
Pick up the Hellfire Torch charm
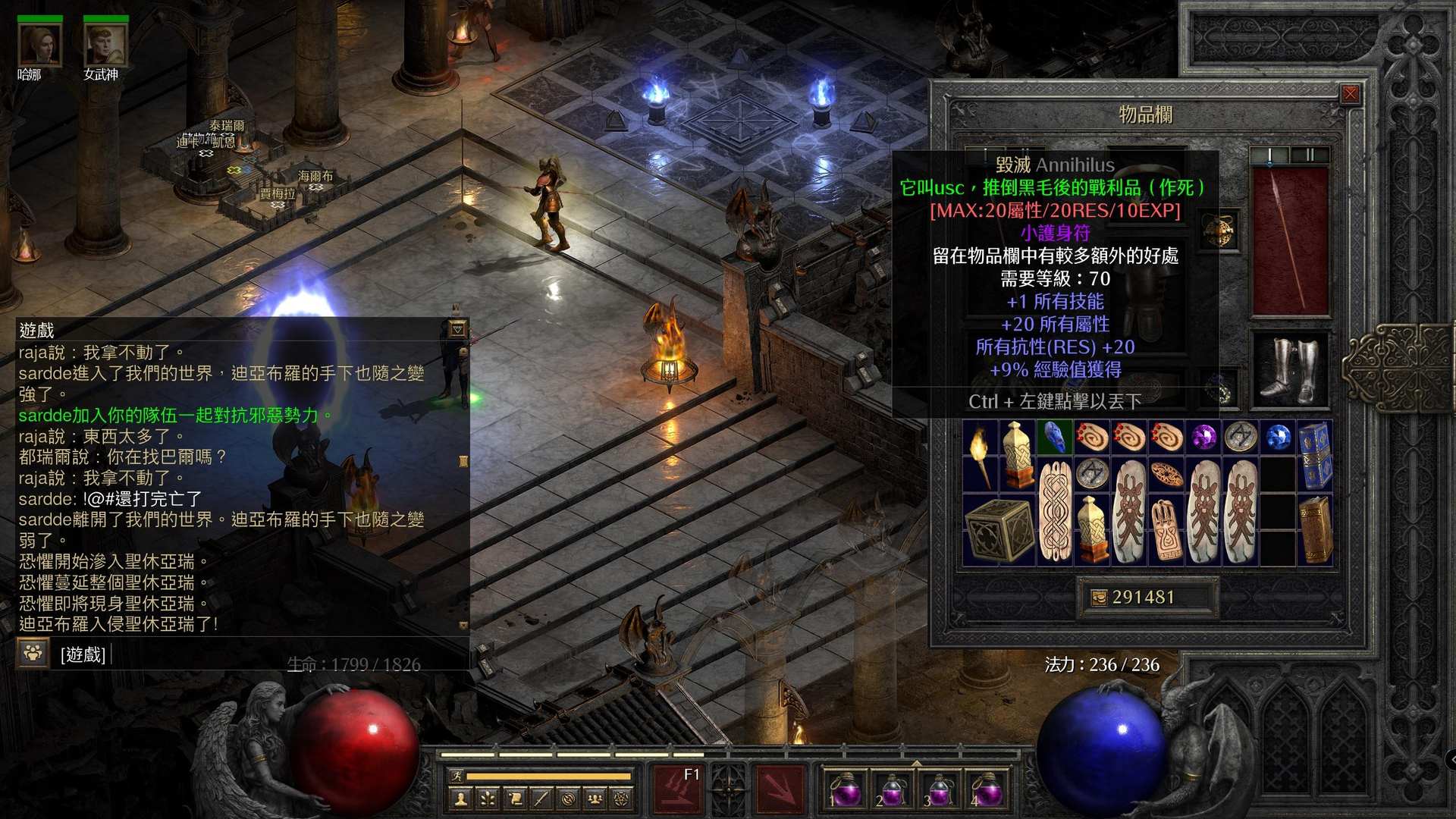(x=981, y=455)
